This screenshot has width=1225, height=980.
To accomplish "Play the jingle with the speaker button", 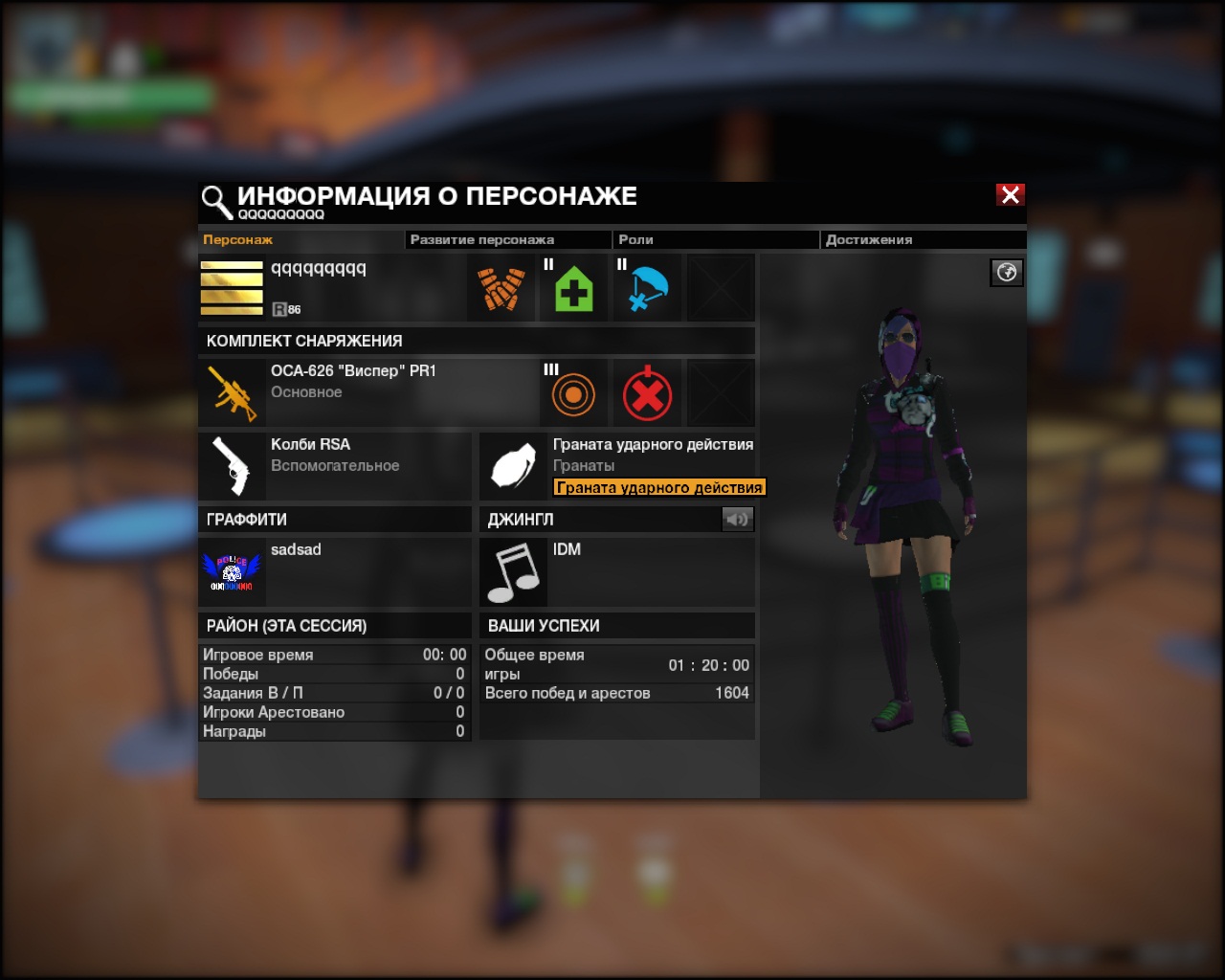I will coord(737,519).
